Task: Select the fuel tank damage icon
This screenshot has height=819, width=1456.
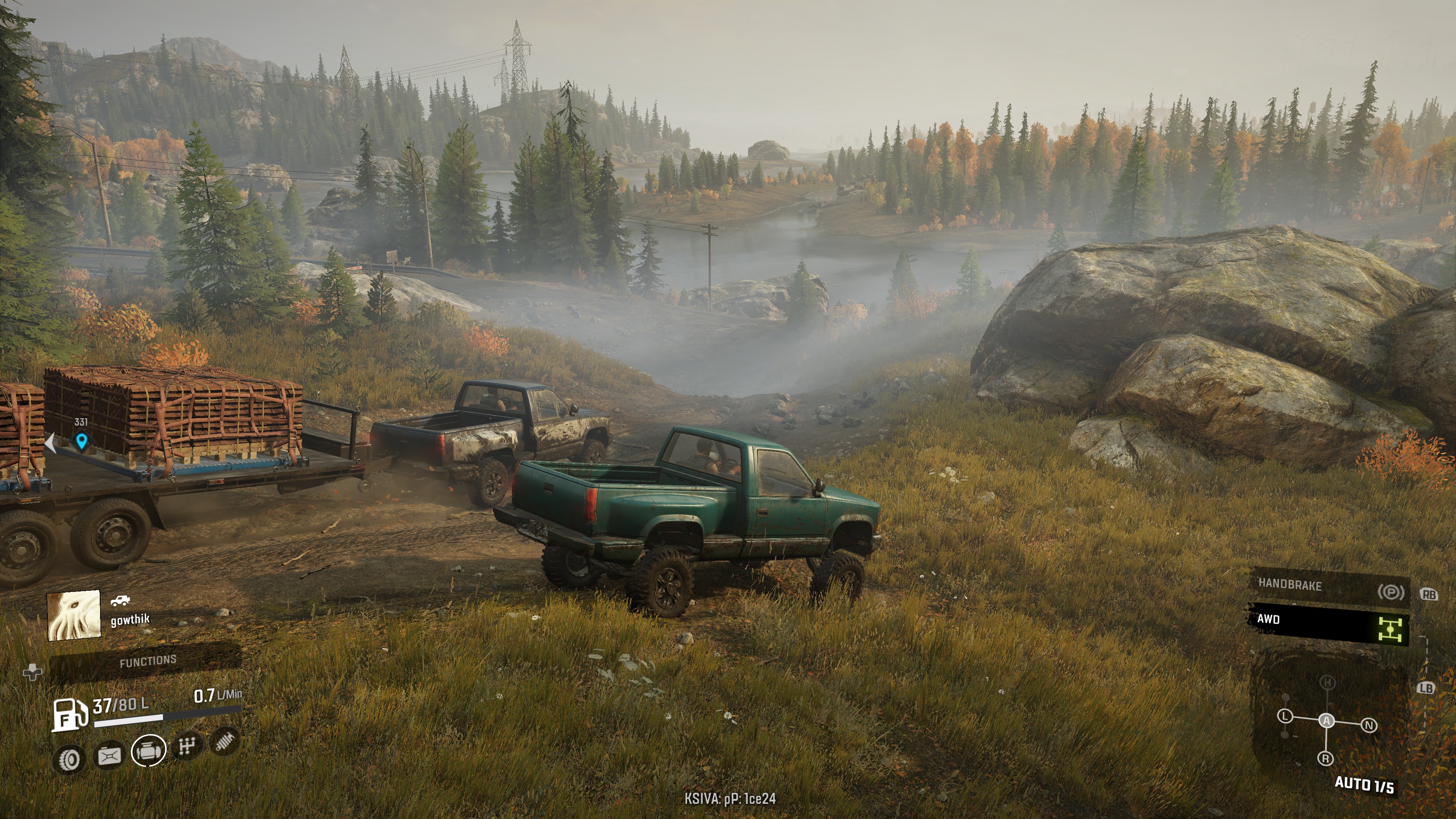Action: 110,755
